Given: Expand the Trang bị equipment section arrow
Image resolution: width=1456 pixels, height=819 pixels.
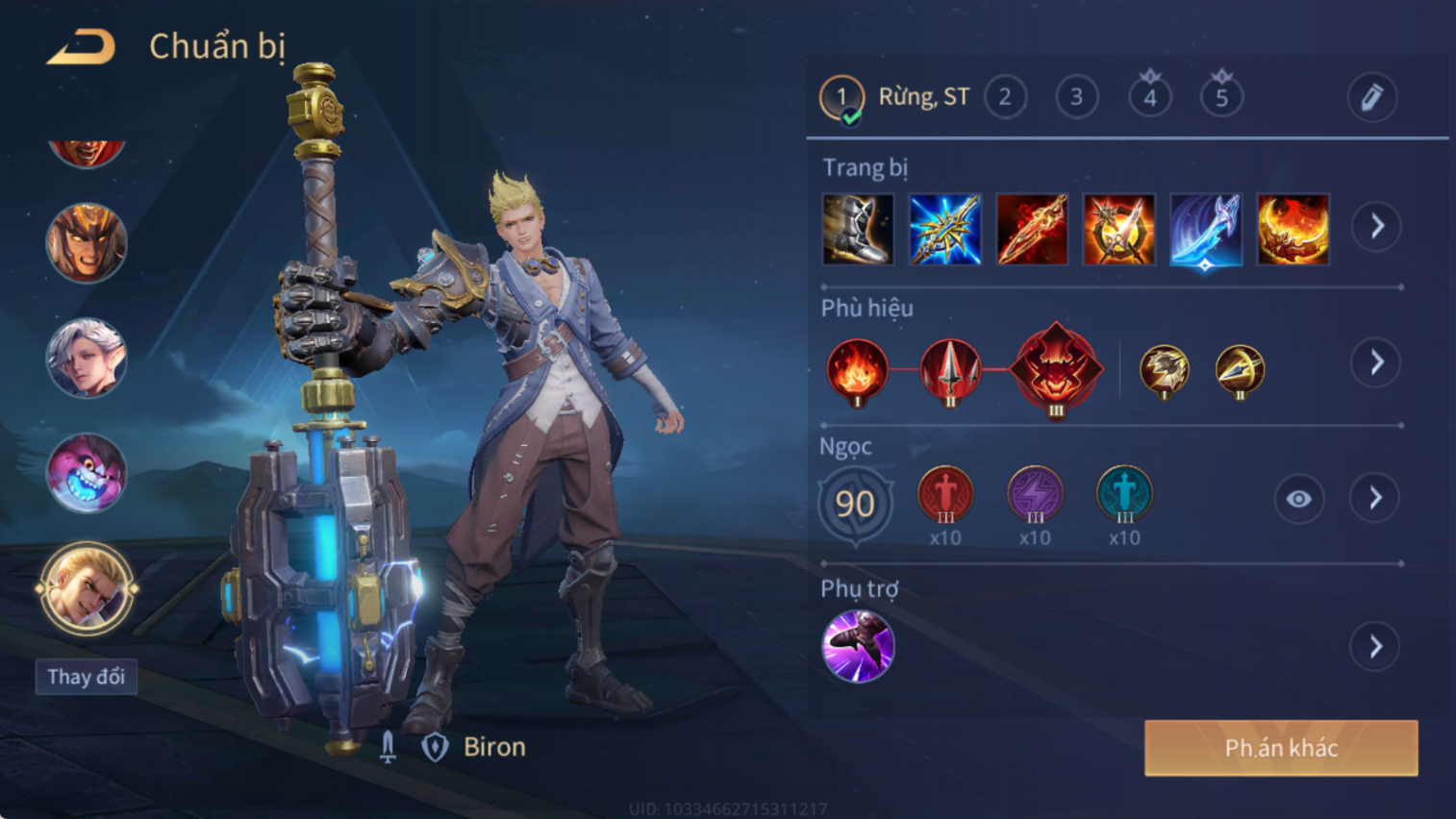Looking at the screenshot, I should [1376, 227].
